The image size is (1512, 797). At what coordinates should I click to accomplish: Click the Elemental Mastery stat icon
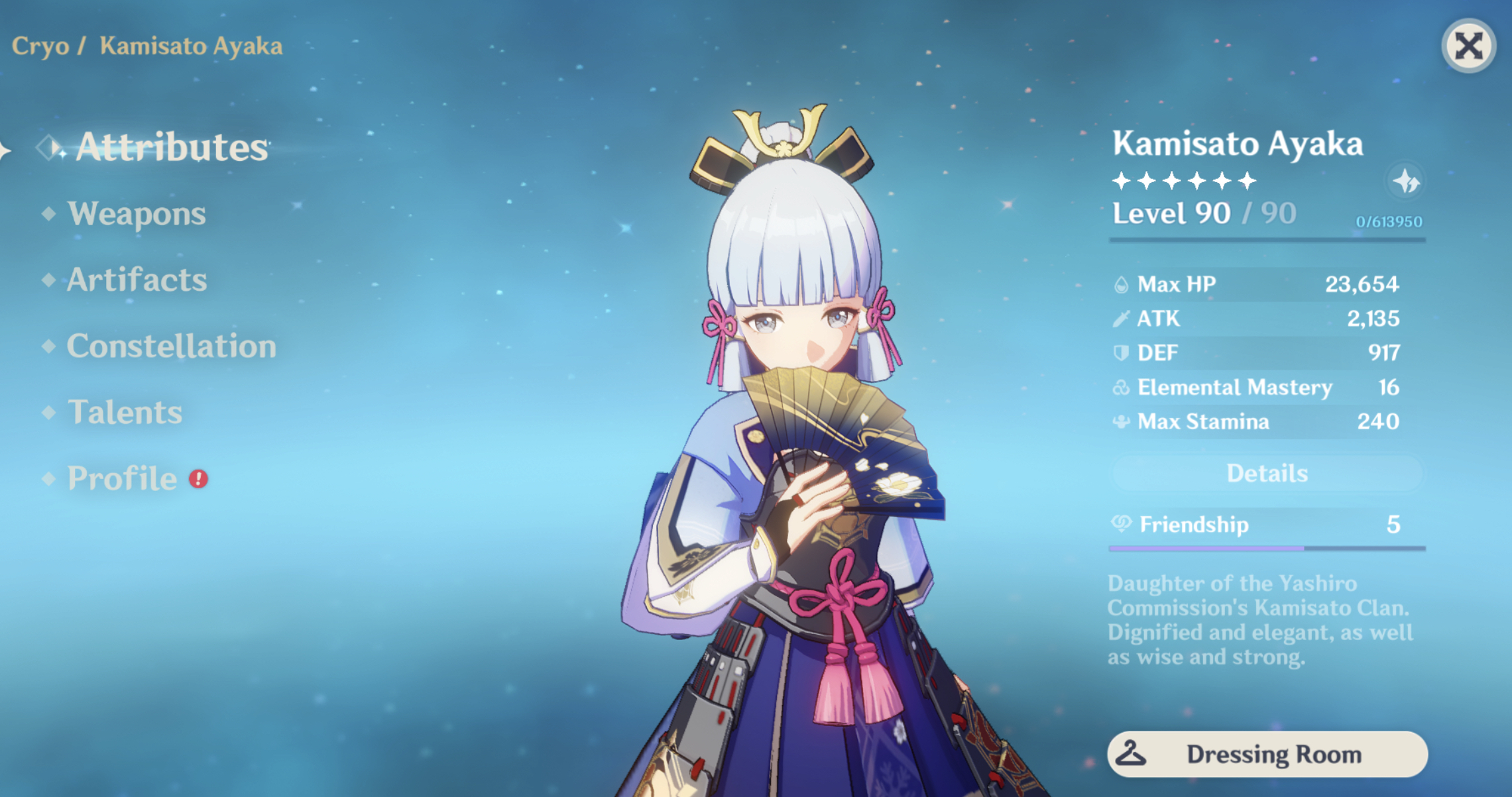click(x=1122, y=388)
